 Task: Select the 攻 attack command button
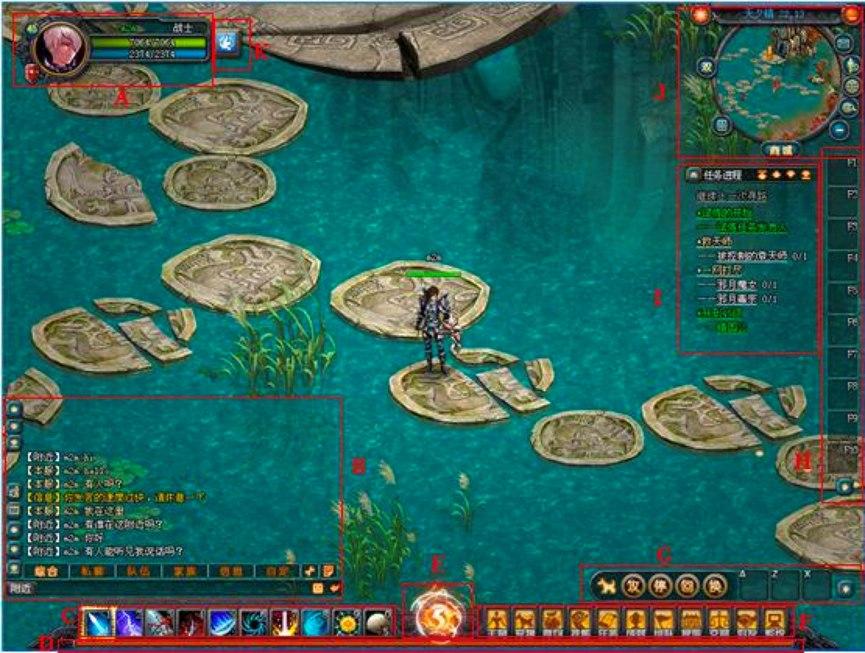click(632, 585)
